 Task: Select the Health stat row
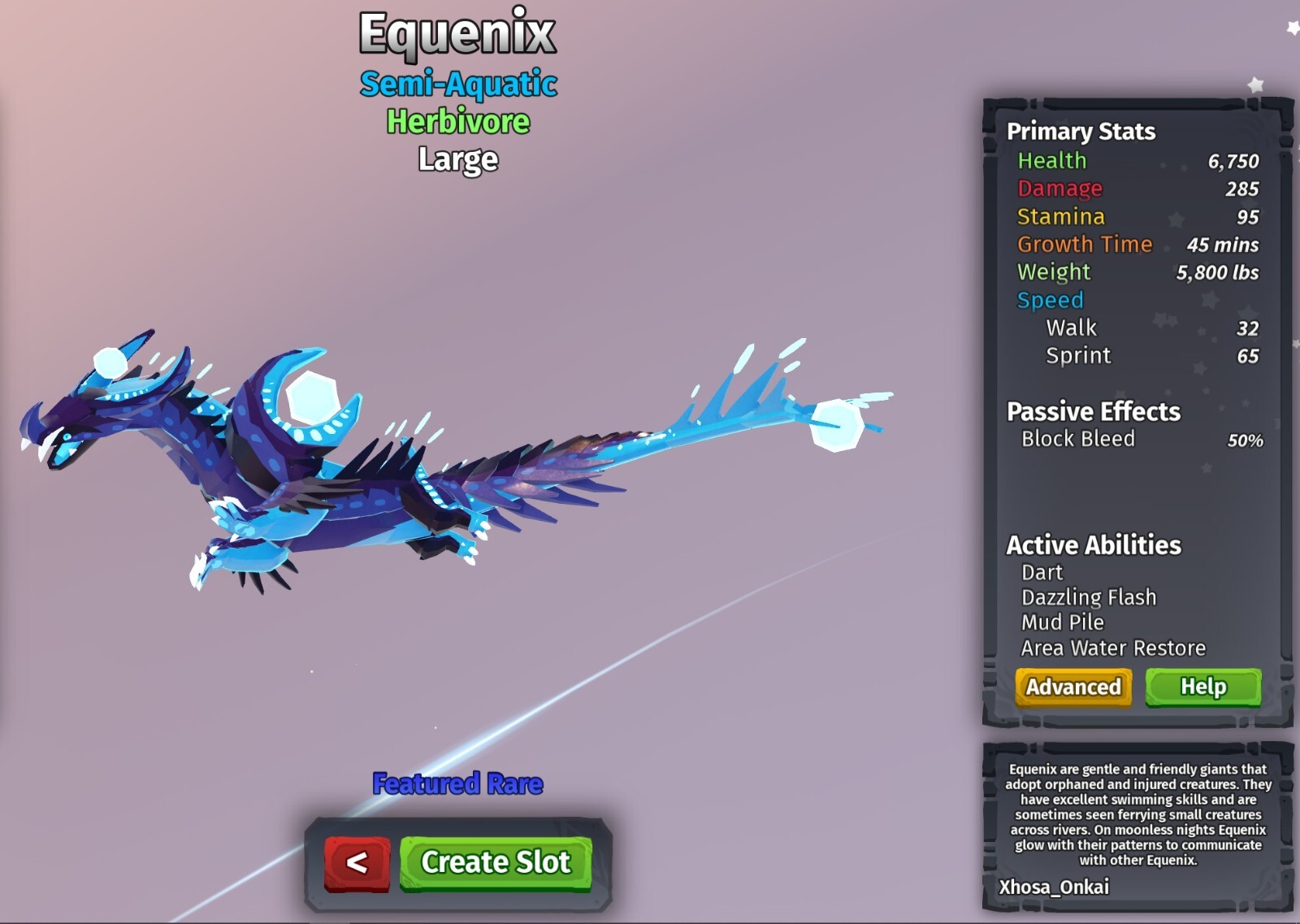(1053, 162)
